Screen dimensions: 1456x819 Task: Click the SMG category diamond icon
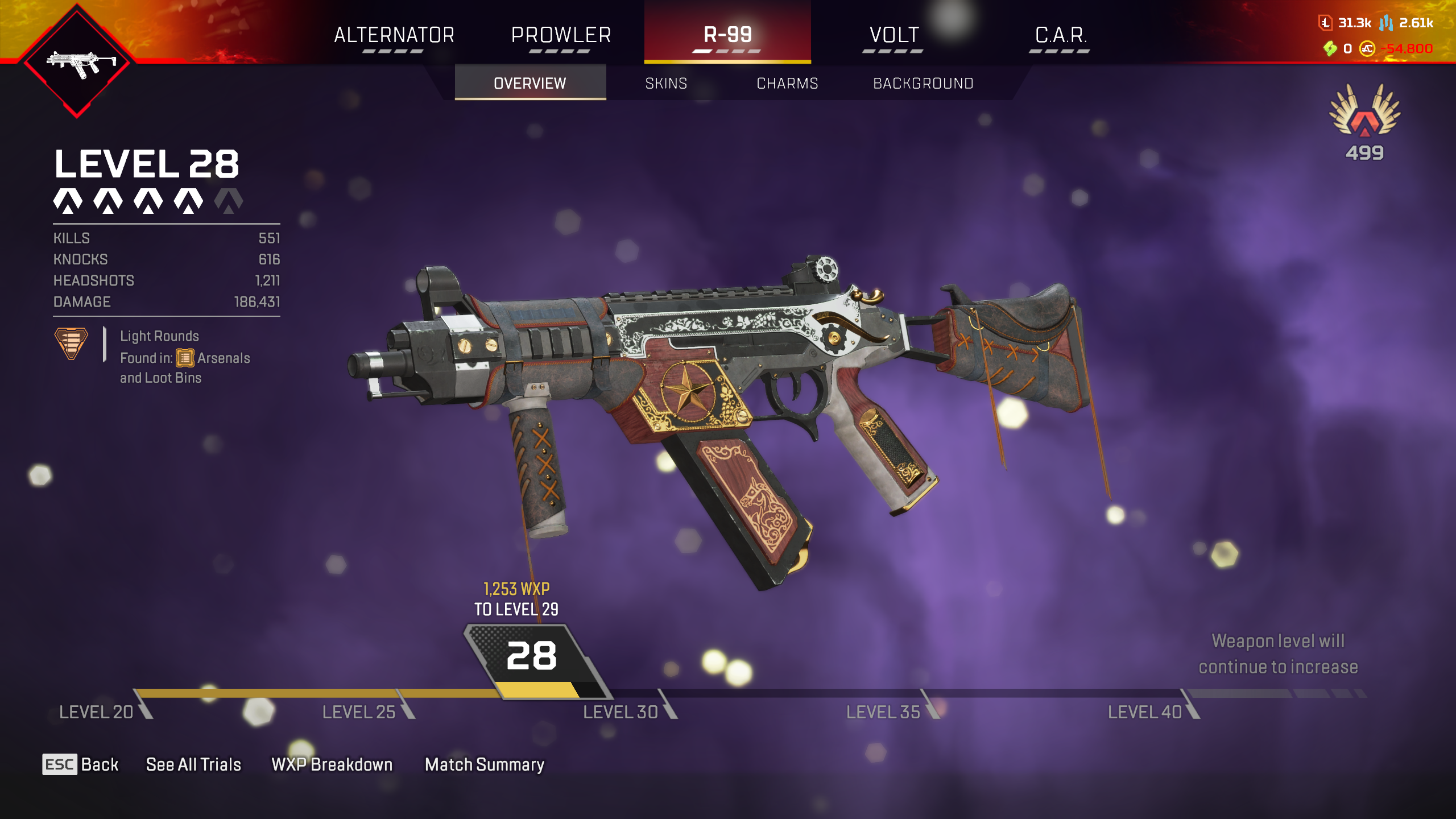coord(77,63)
